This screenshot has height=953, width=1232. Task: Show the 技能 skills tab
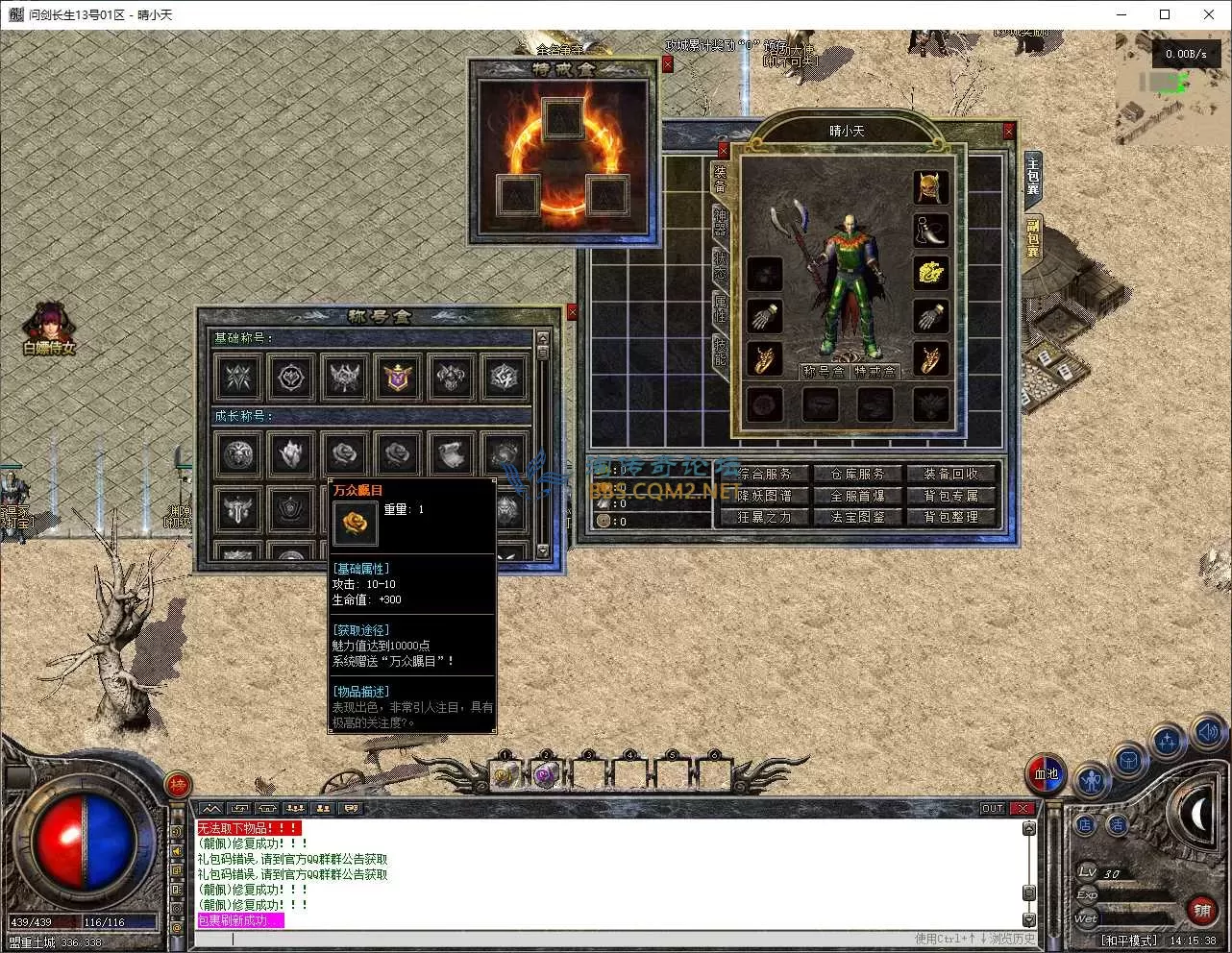[x=720, y=351]
